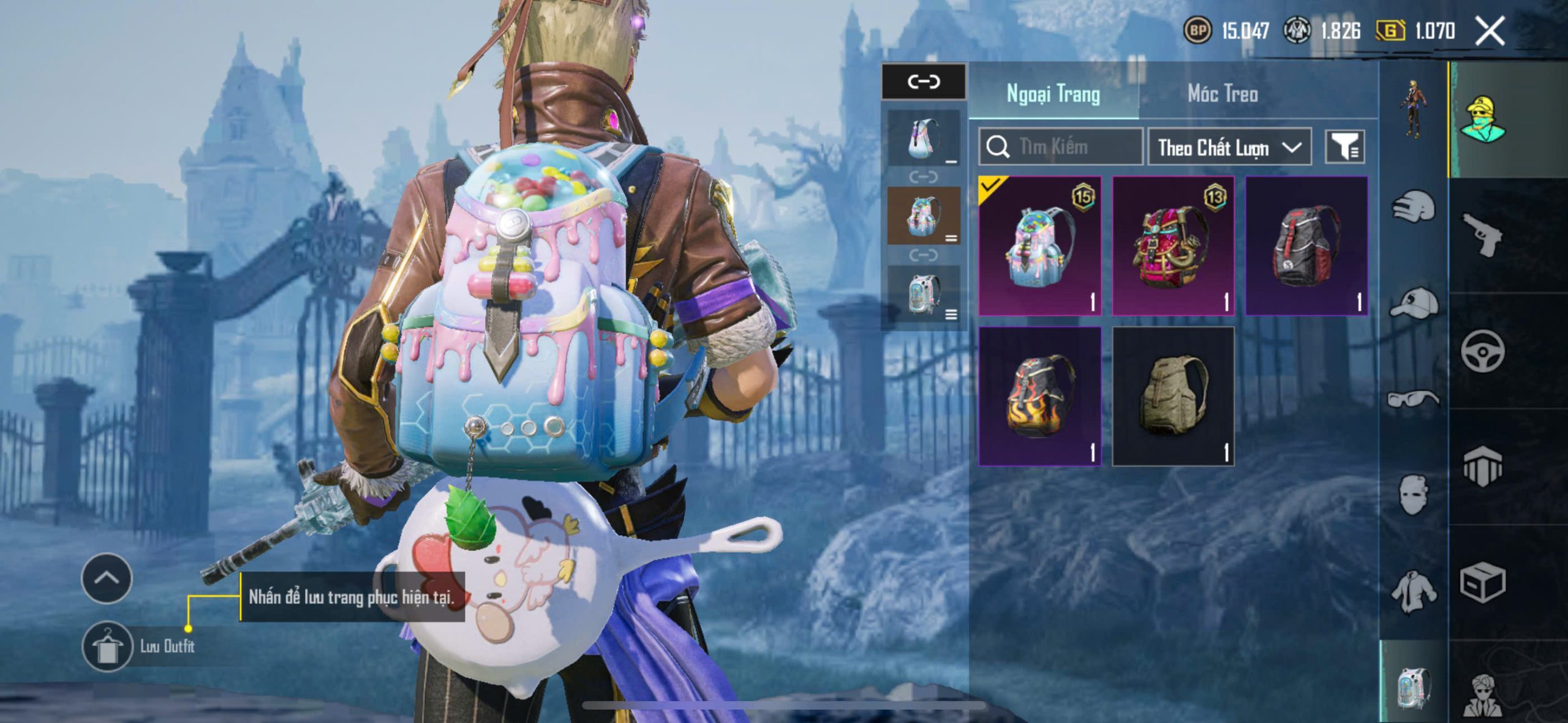Save current outfit with Lưu Outfit
The image size is (1568, 723).
coord(108,646)
